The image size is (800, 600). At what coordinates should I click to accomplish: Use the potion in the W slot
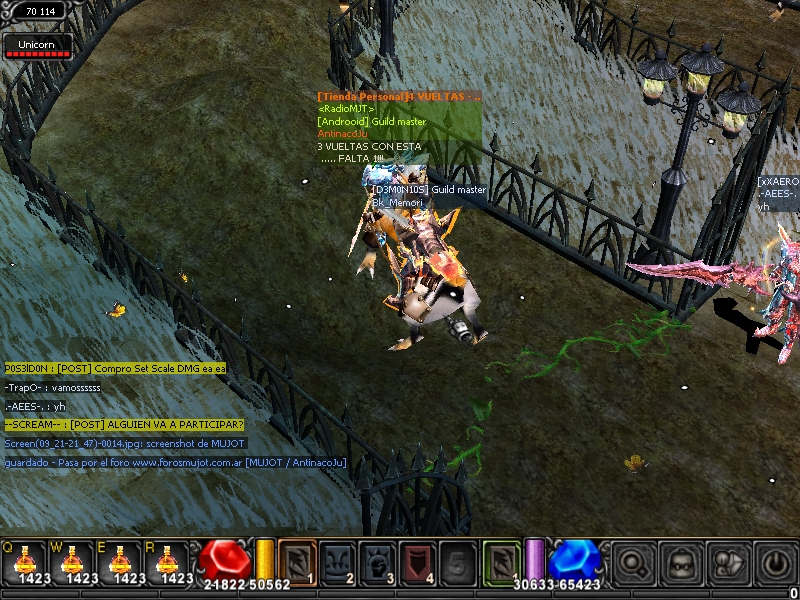pos(72,561)
